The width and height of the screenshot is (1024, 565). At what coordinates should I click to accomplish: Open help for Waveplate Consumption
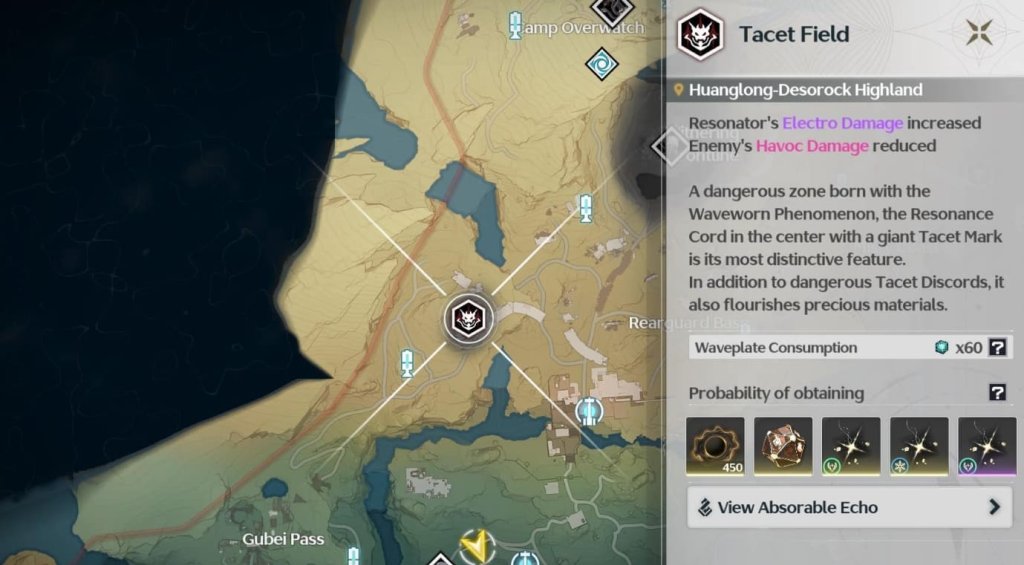pyautogui.click(x=996, y=348)
